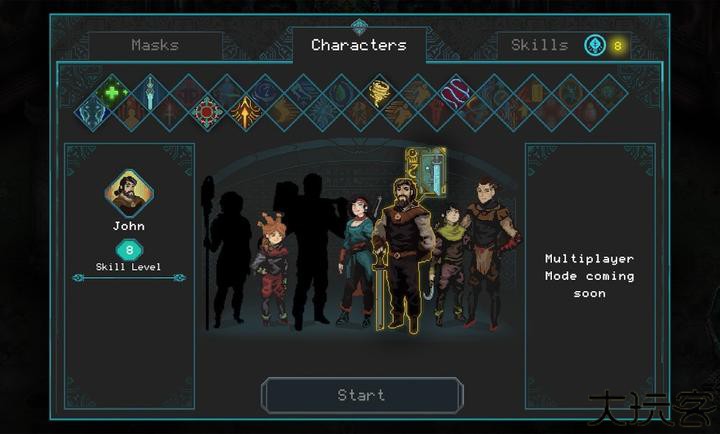Viewport: 720px width, 434px height.
Task: Go to the Skills tab
Action: click(539, 45)
